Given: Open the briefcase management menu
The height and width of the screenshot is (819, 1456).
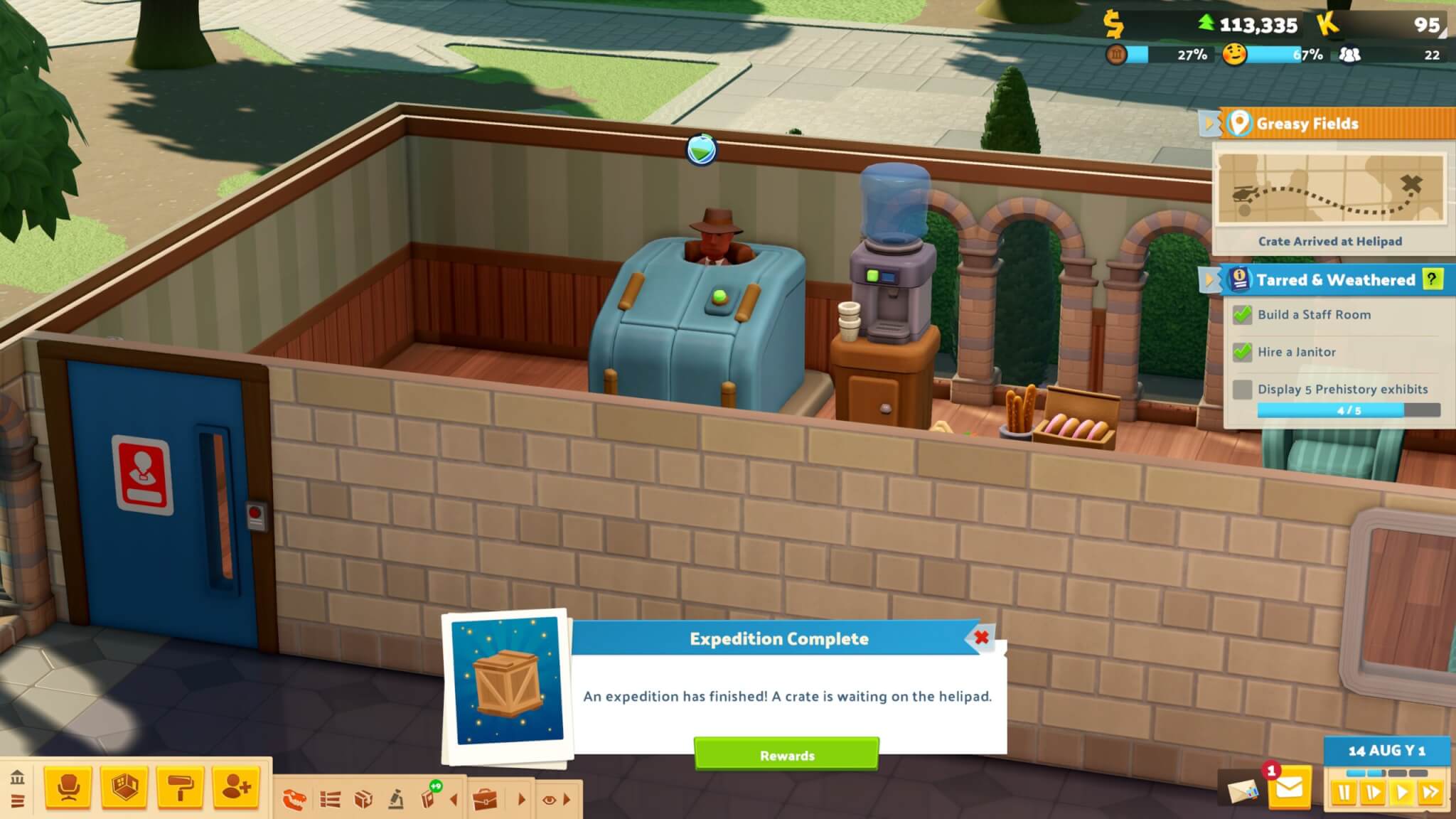Looking at the screenshot, I should 485,800.
